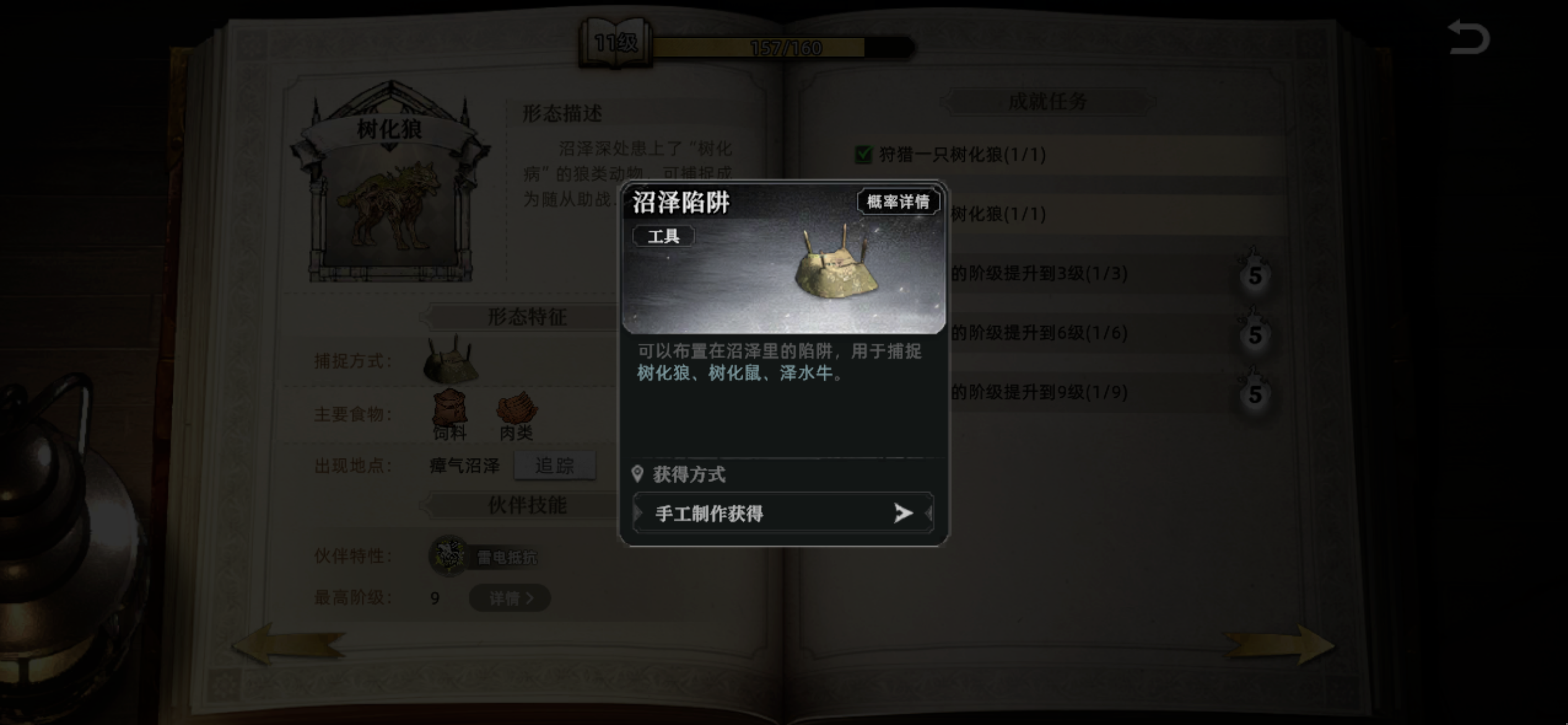Click the 追踪 tracking button
This screenshot has height=725, width=1568.
pos(555,466)
